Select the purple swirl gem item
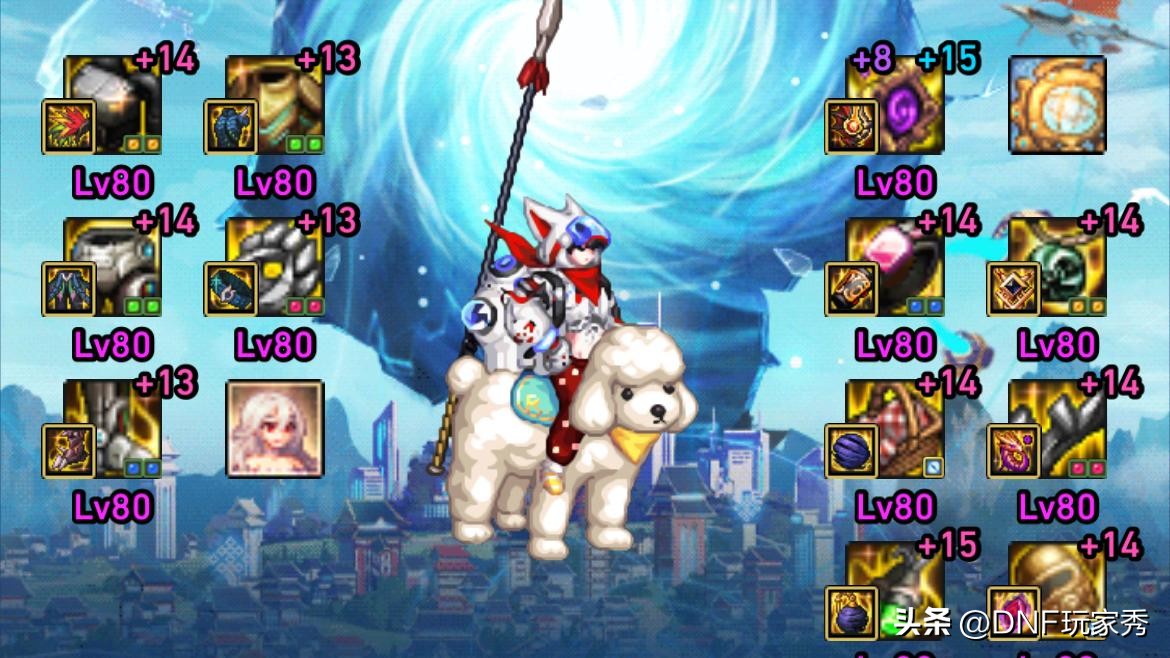The image size is (1170, 658). point(896,103)
